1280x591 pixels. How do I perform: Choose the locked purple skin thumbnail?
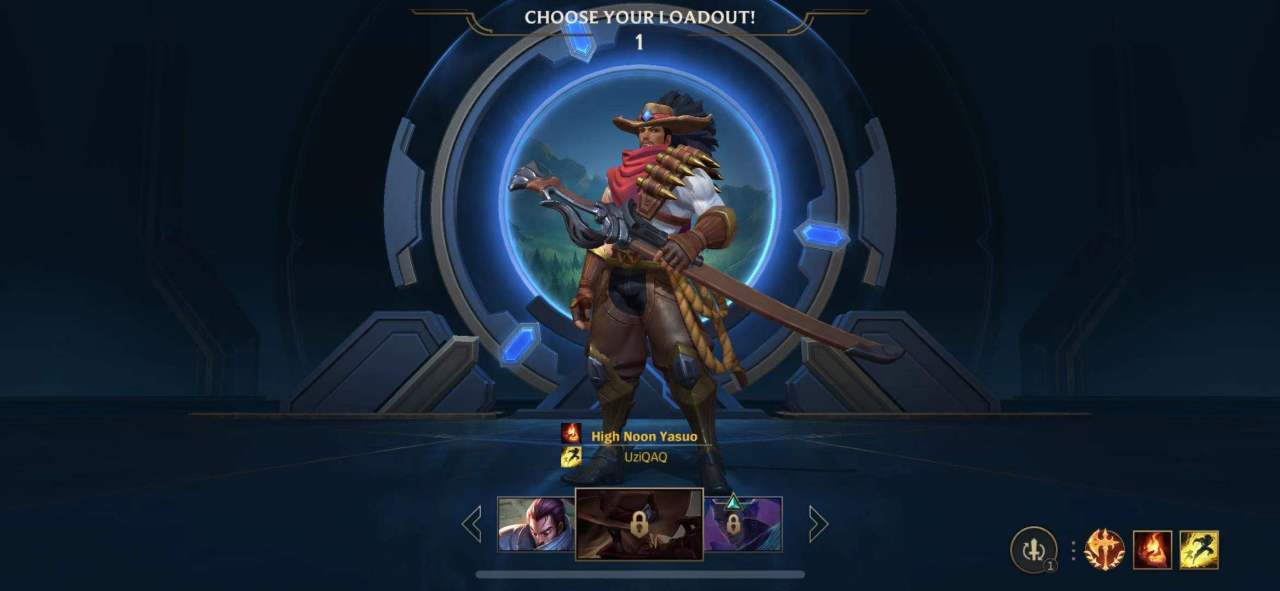743,524
